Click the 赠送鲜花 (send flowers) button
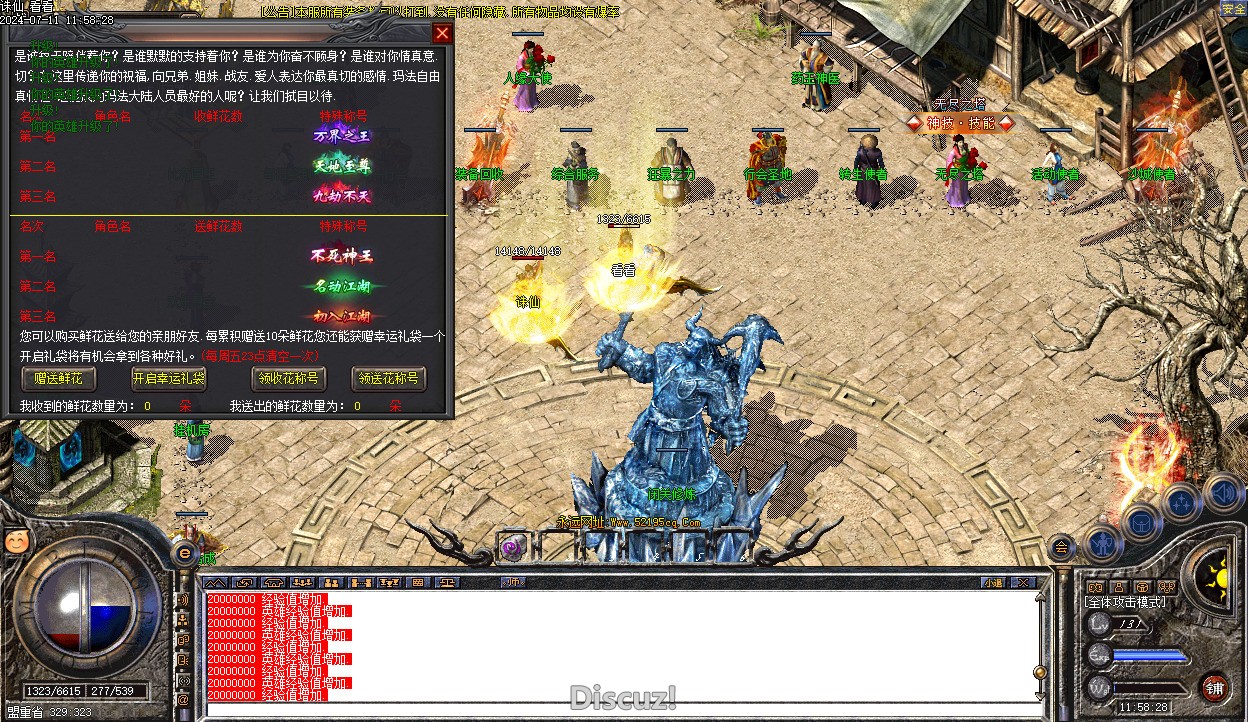Screen dimensions: 1248x722 click(x=58, y=378)
